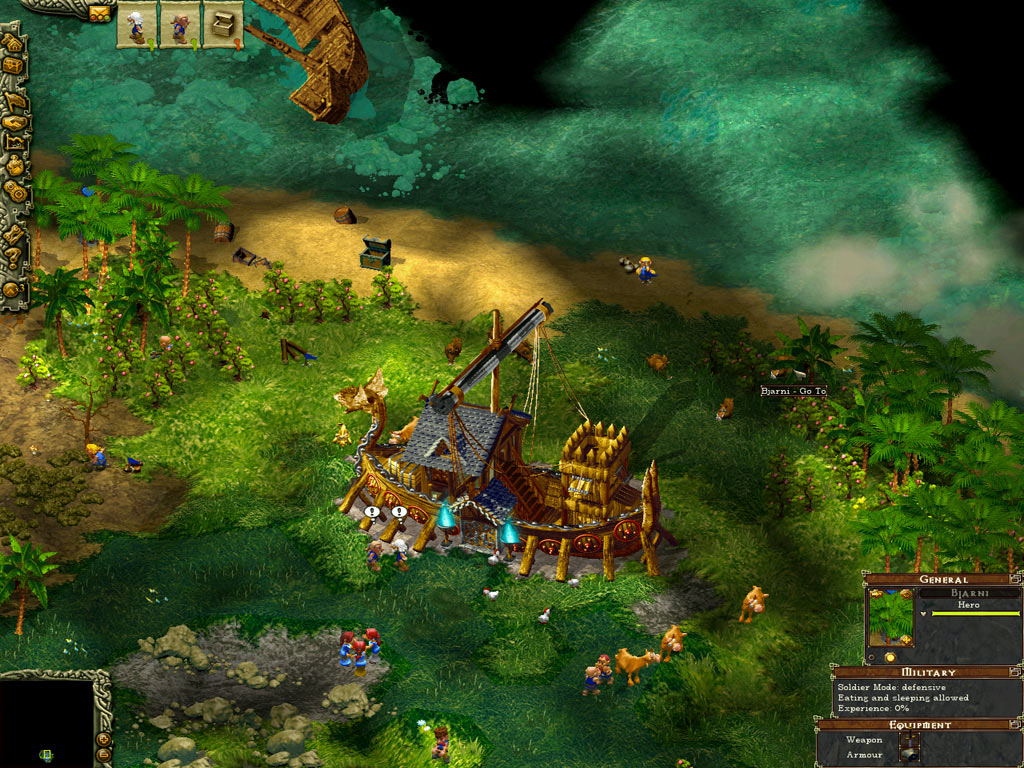Zoom in the minimap with plus button

pyautogui.click(x=103, y=739)
